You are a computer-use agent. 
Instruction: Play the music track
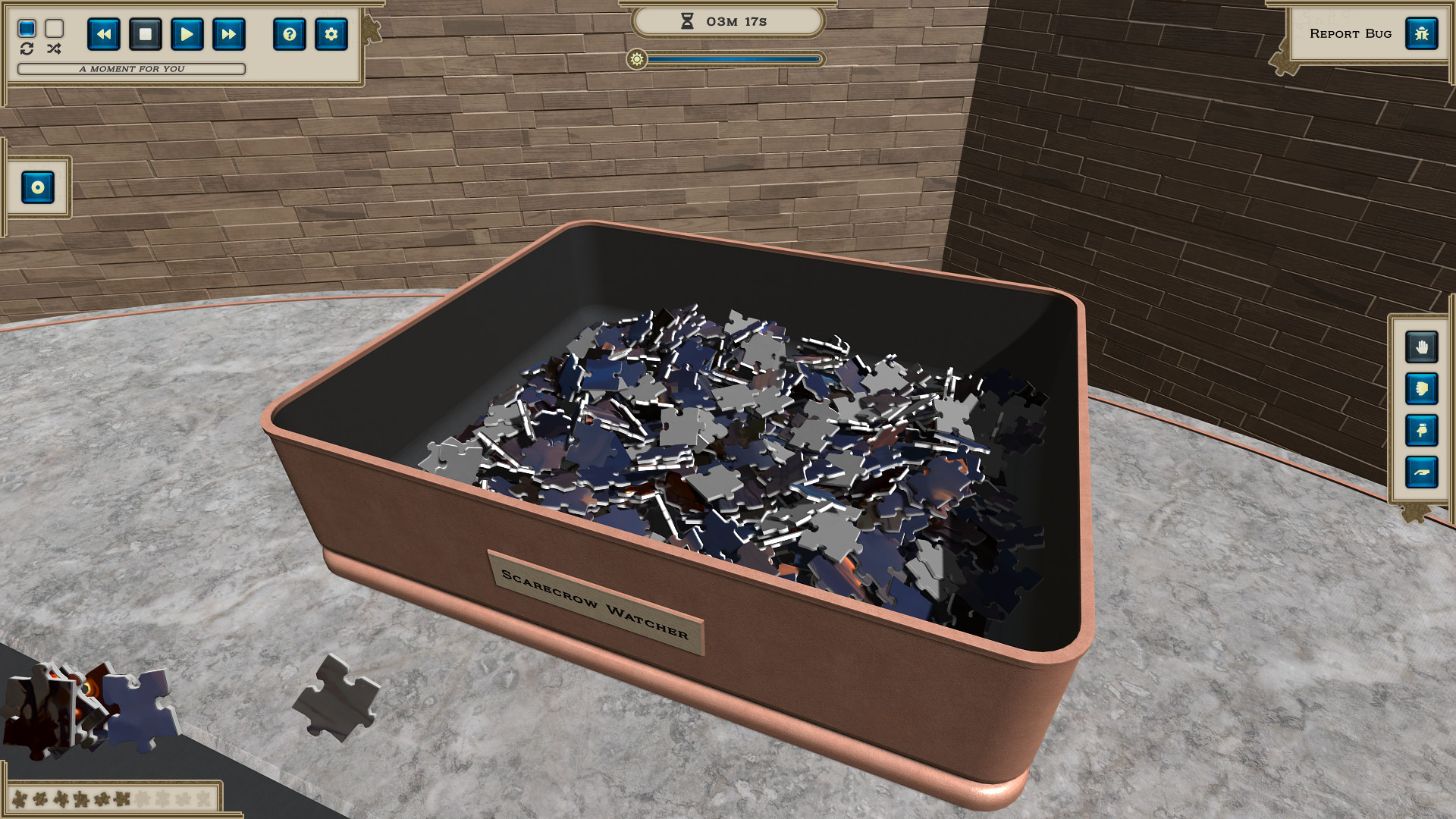tap(187, 34)
